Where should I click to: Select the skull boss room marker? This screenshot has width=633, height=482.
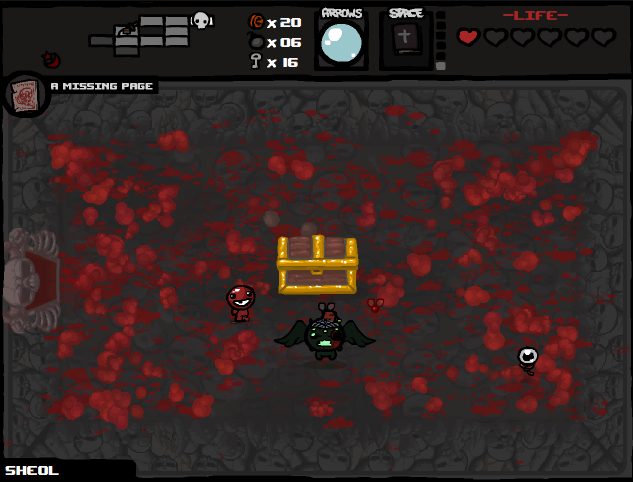(x=201, y=19)
